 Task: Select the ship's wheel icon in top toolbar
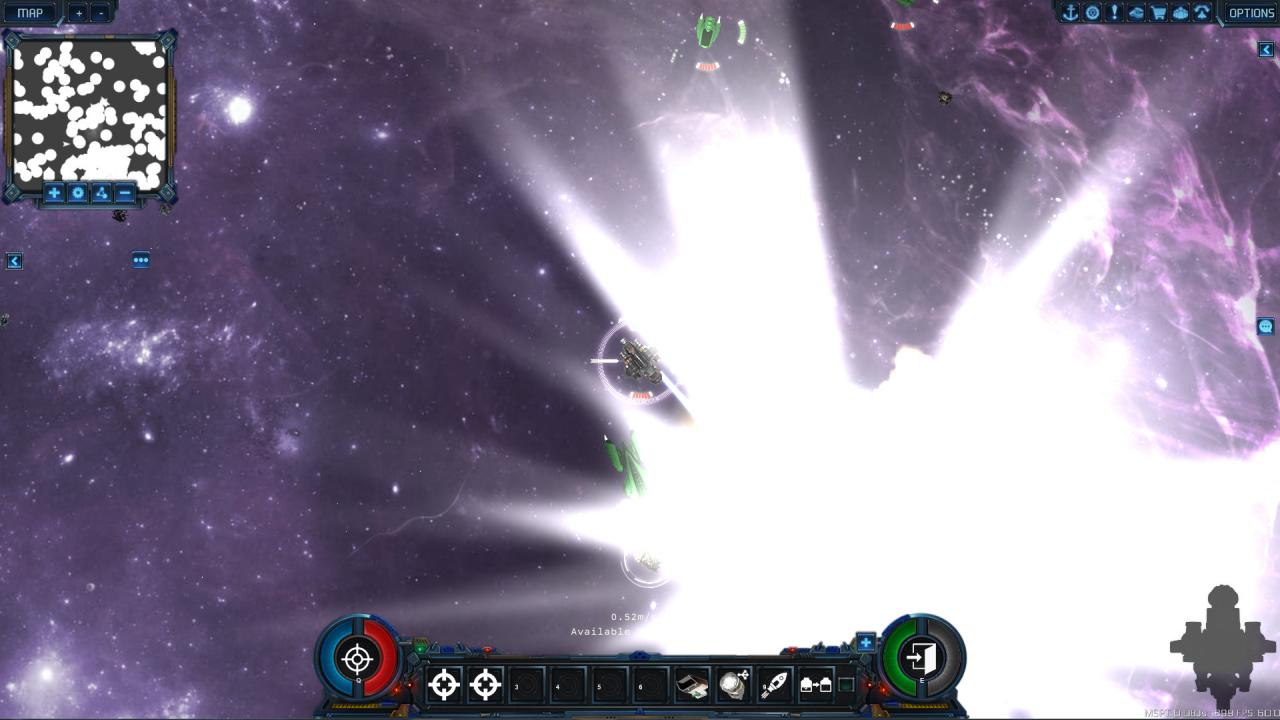point(1094,13)
